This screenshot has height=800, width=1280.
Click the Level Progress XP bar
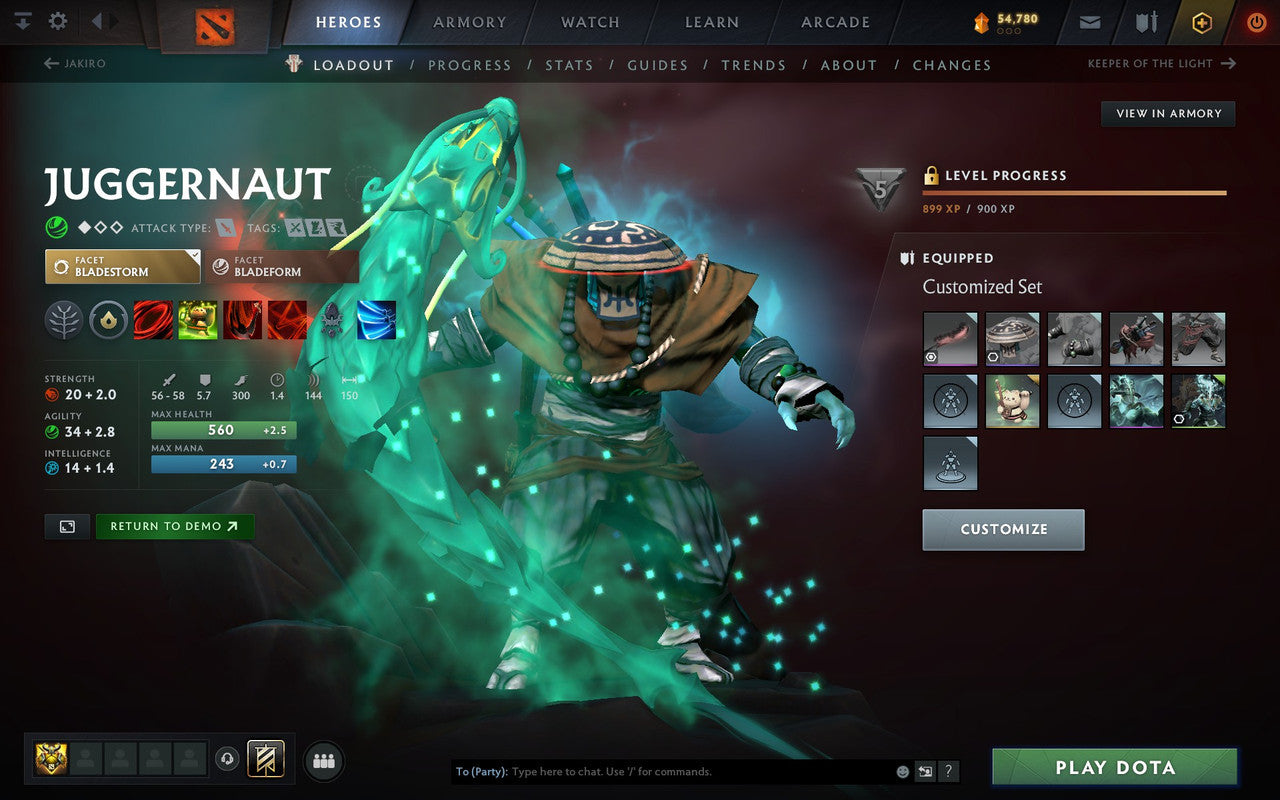(1074, 193)
